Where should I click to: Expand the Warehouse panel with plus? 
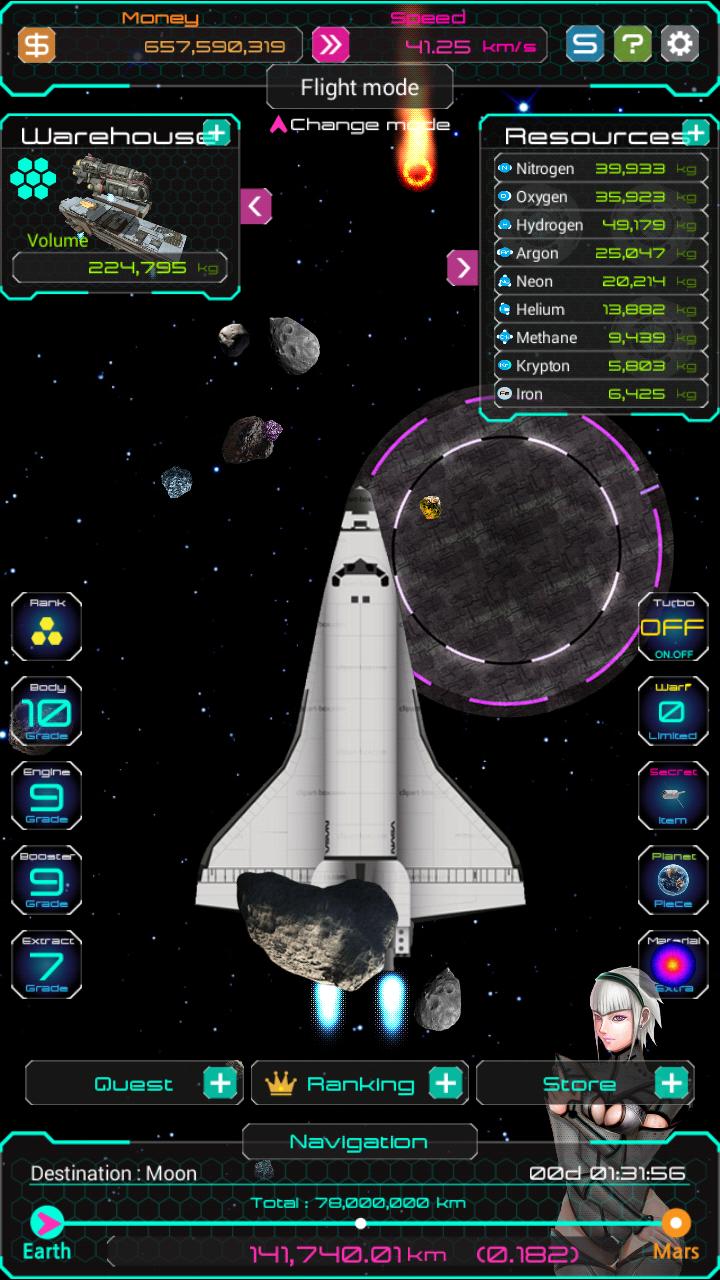click(x=216, y=133)
